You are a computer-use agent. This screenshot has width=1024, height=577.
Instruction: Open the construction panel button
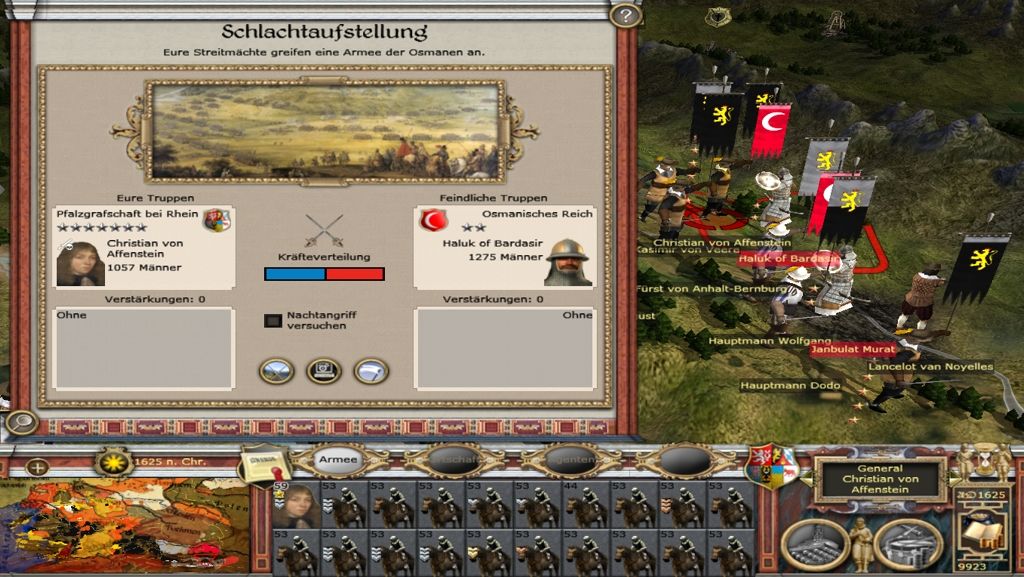pos(813,543)
